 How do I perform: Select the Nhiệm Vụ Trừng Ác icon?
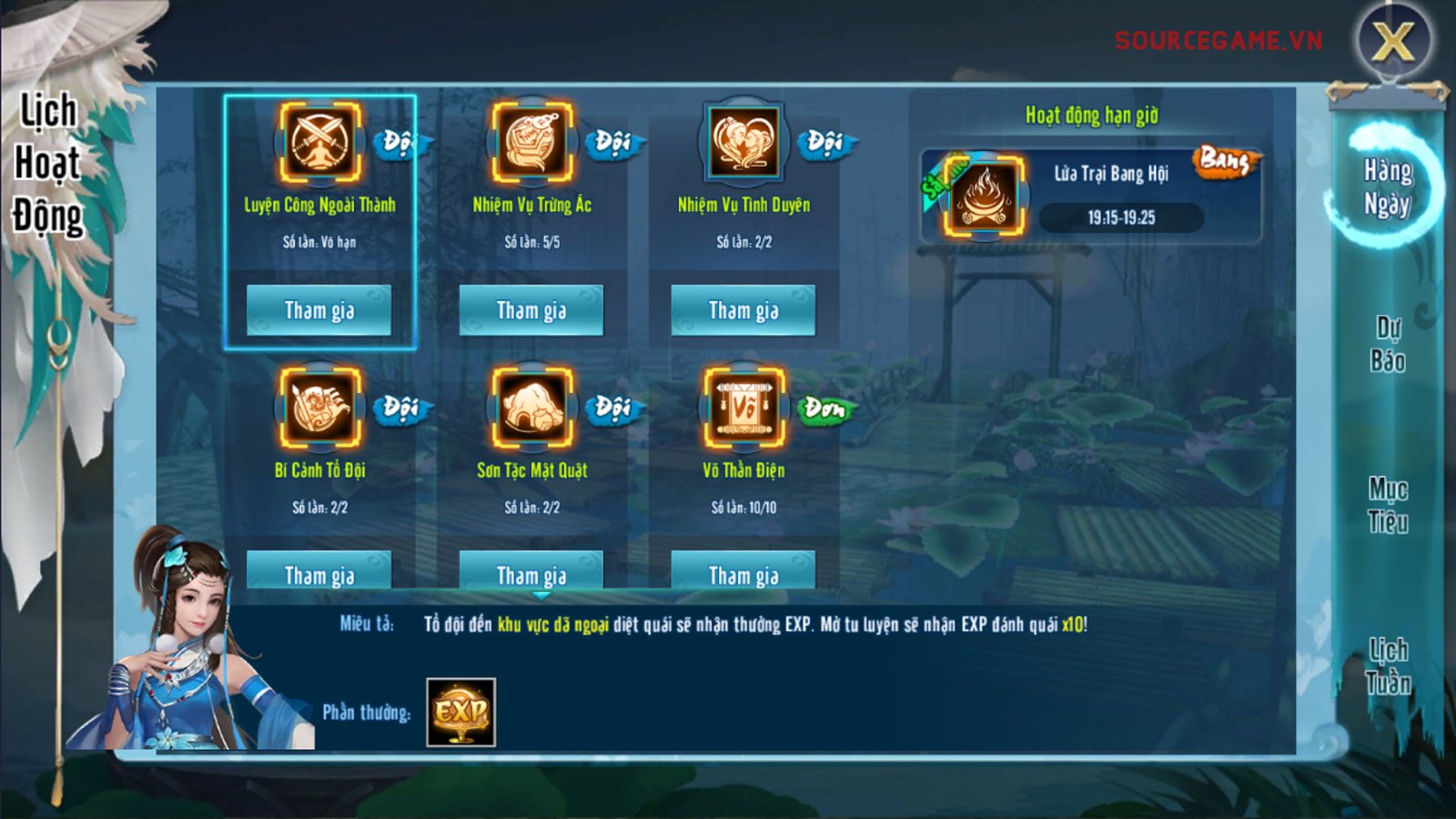coord(532,143)
